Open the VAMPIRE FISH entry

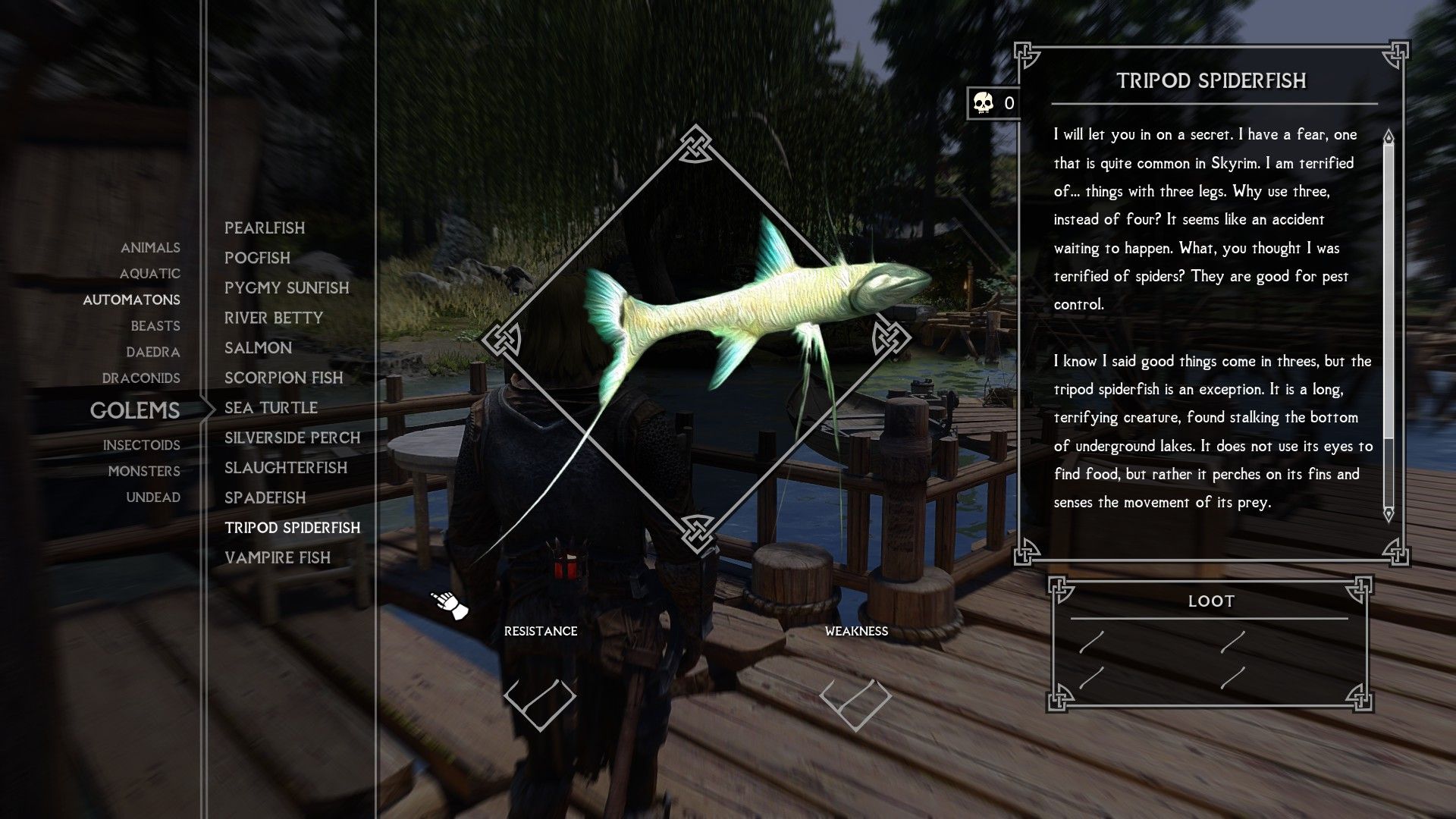coord(277,557)
